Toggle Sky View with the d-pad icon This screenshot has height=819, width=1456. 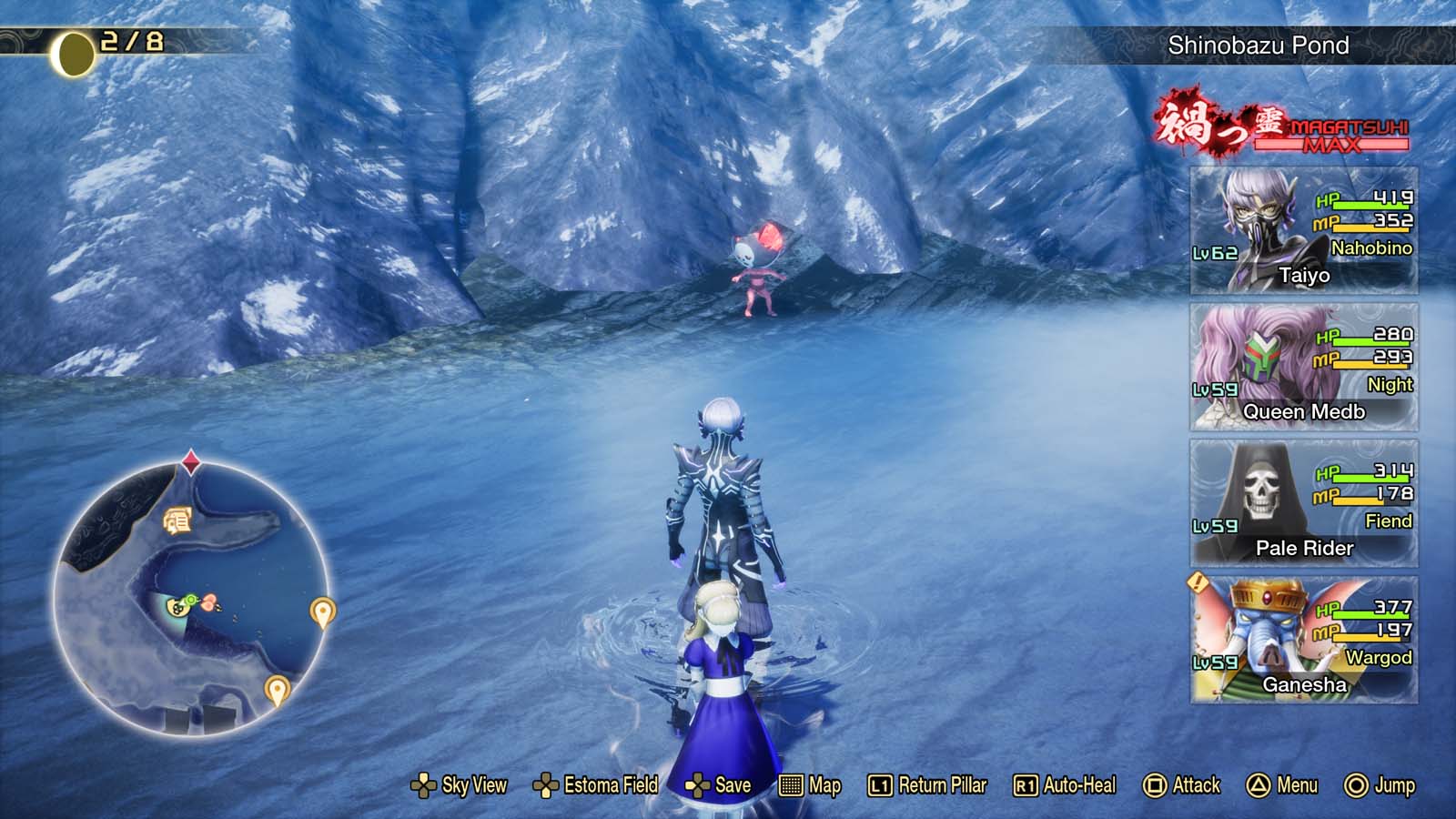(425, 784)
